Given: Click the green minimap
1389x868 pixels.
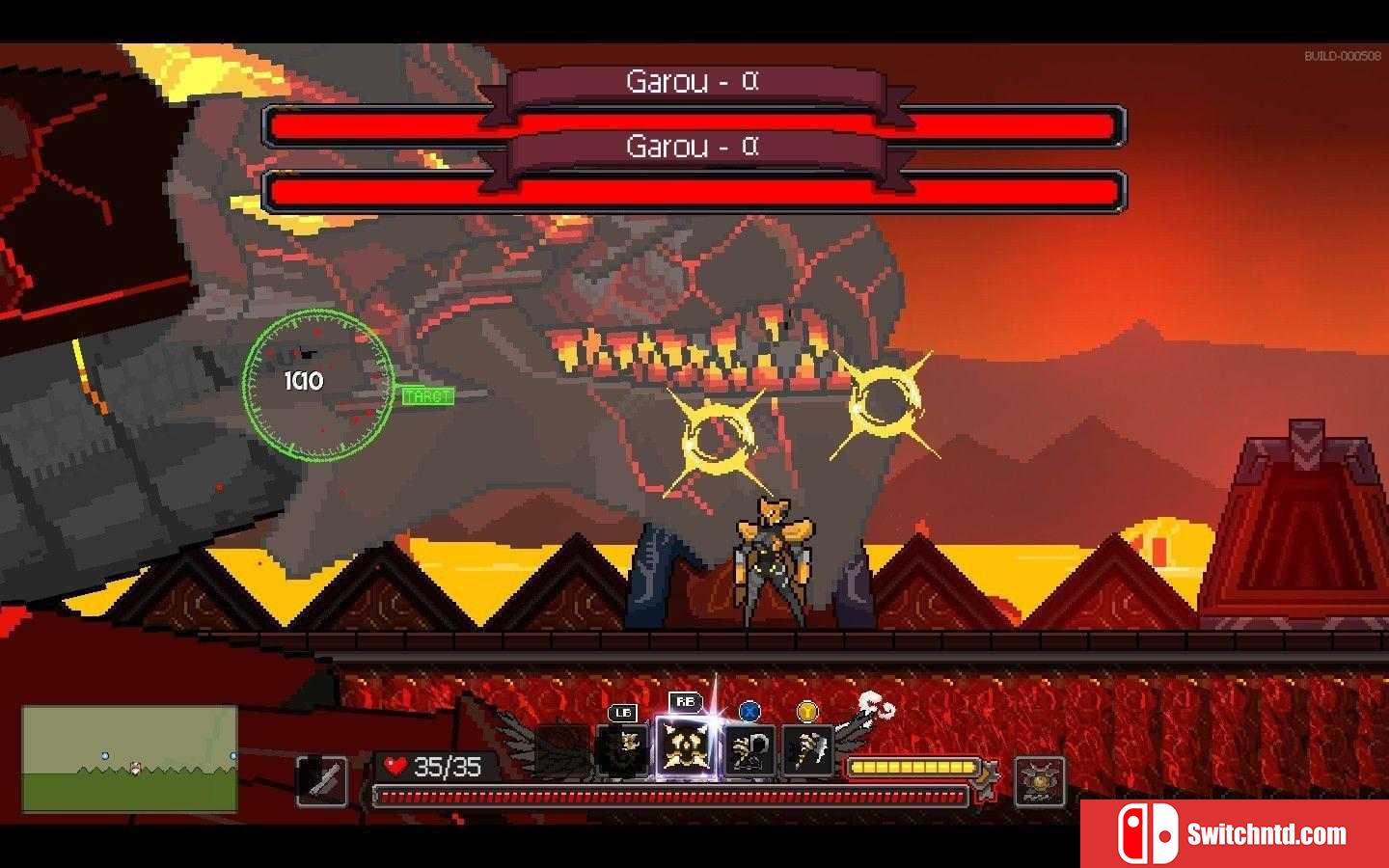Looking at the screenshot, I should [x=129, y=758].
